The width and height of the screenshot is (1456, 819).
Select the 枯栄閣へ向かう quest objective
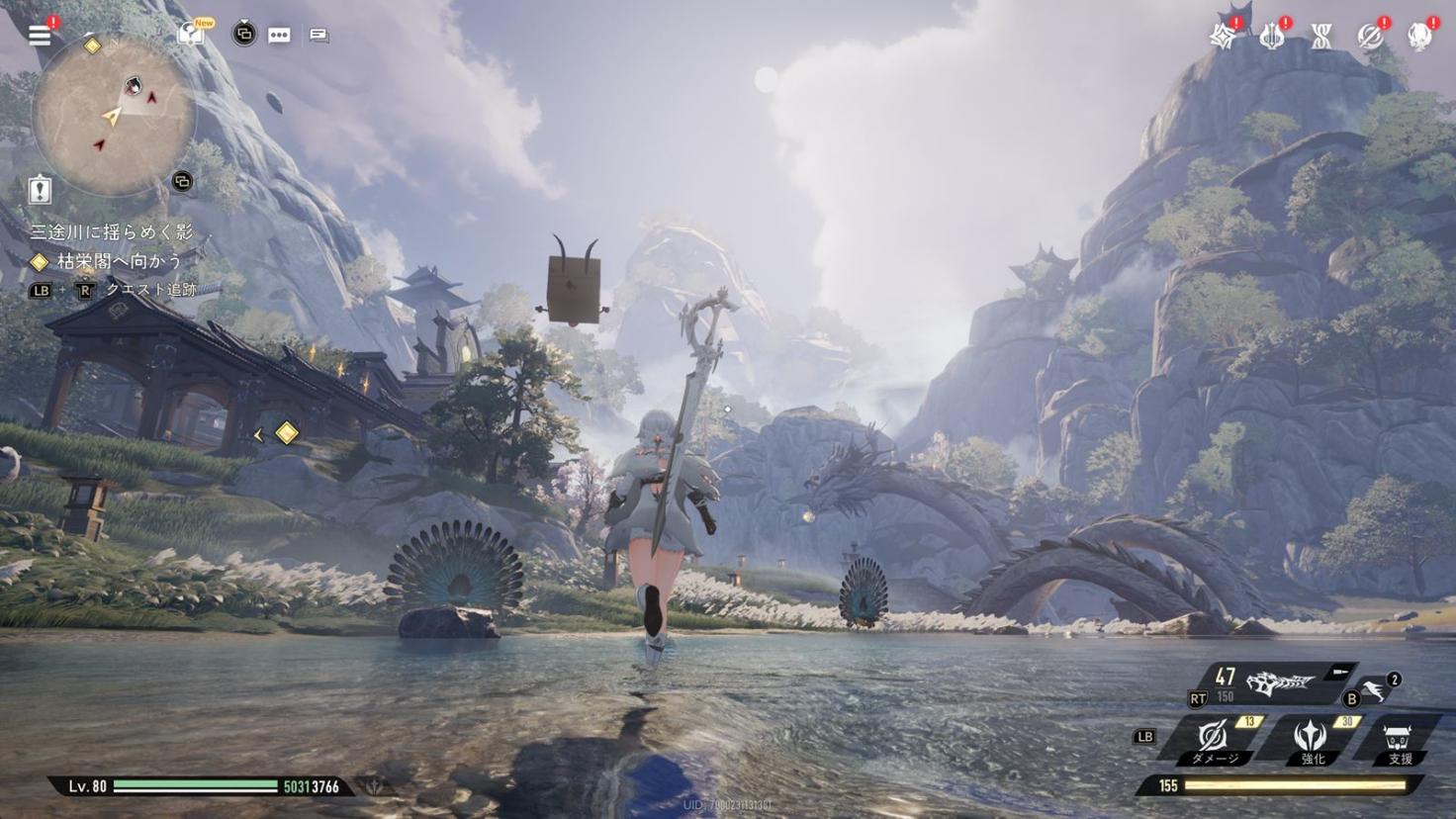tap(119, 261)
